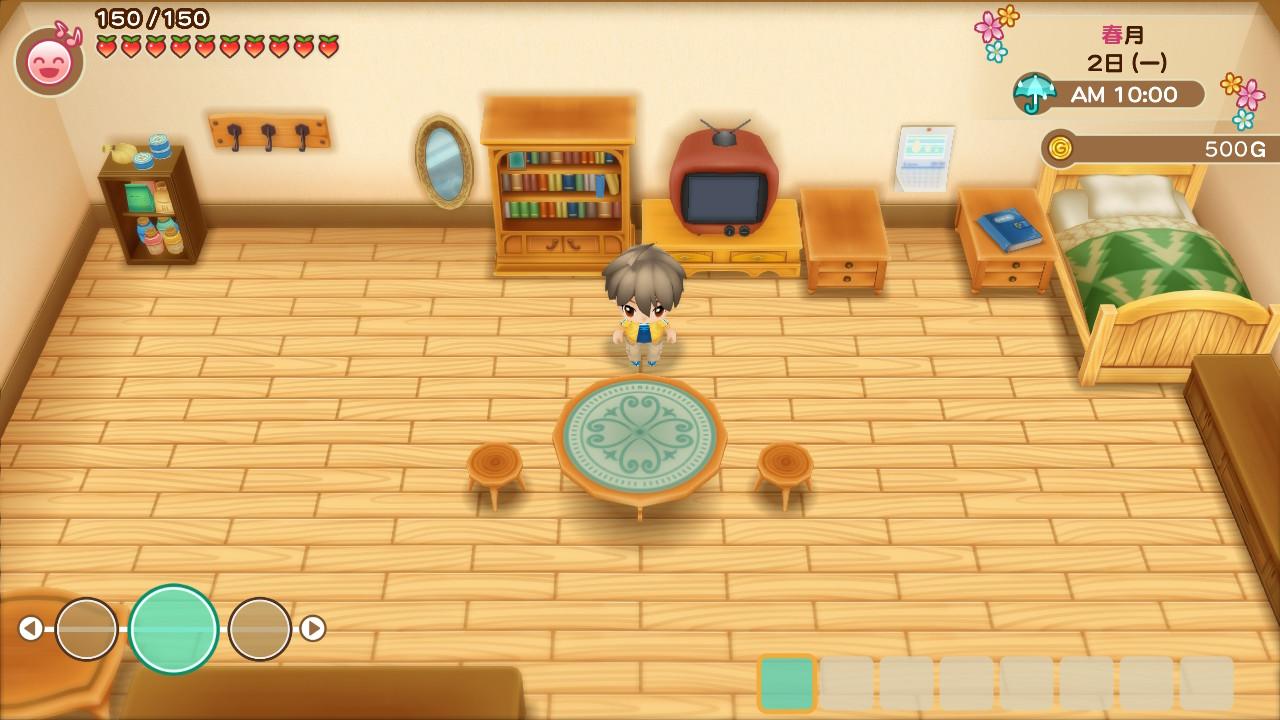This screenshot has width=1280, height=720.
Task: Click the right arrow of the tool selector
Action: coord(313,628)
